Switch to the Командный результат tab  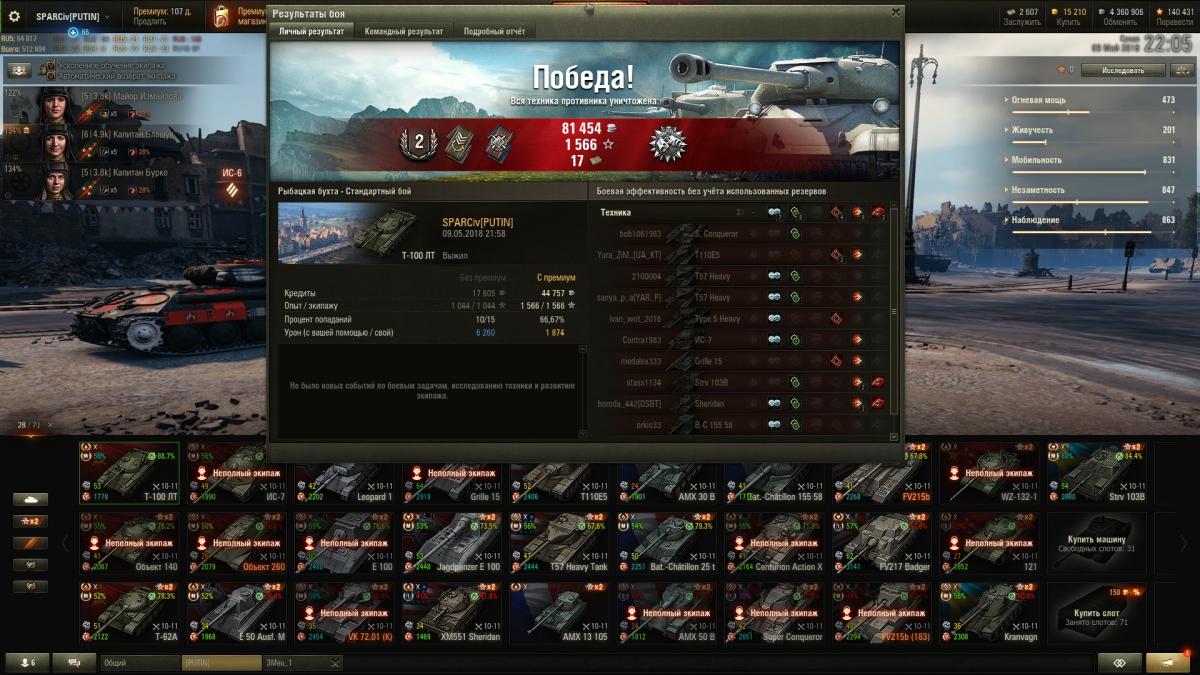(x=403, y=31)
